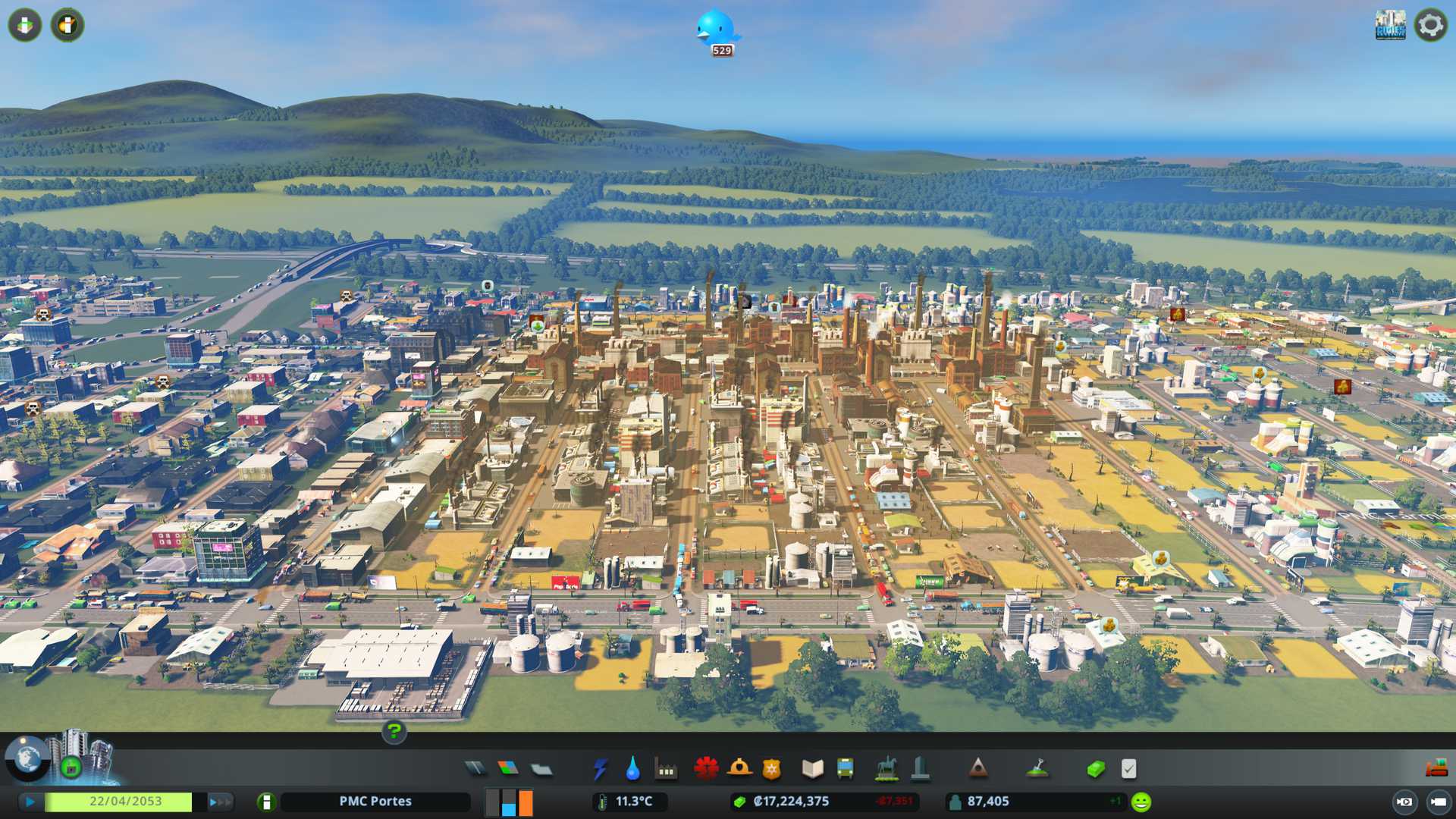Open the Police badge menu
1456x819 pixels.
772,769
